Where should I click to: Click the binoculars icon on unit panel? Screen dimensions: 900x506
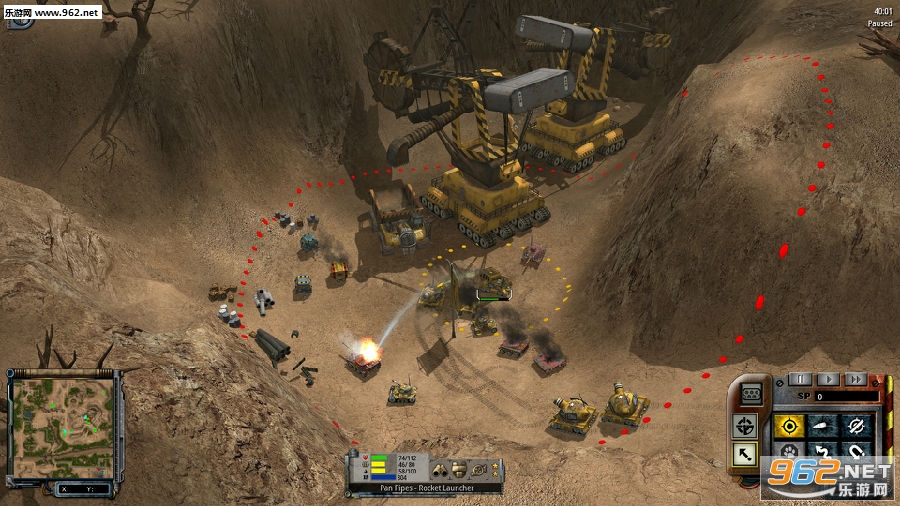439,469
